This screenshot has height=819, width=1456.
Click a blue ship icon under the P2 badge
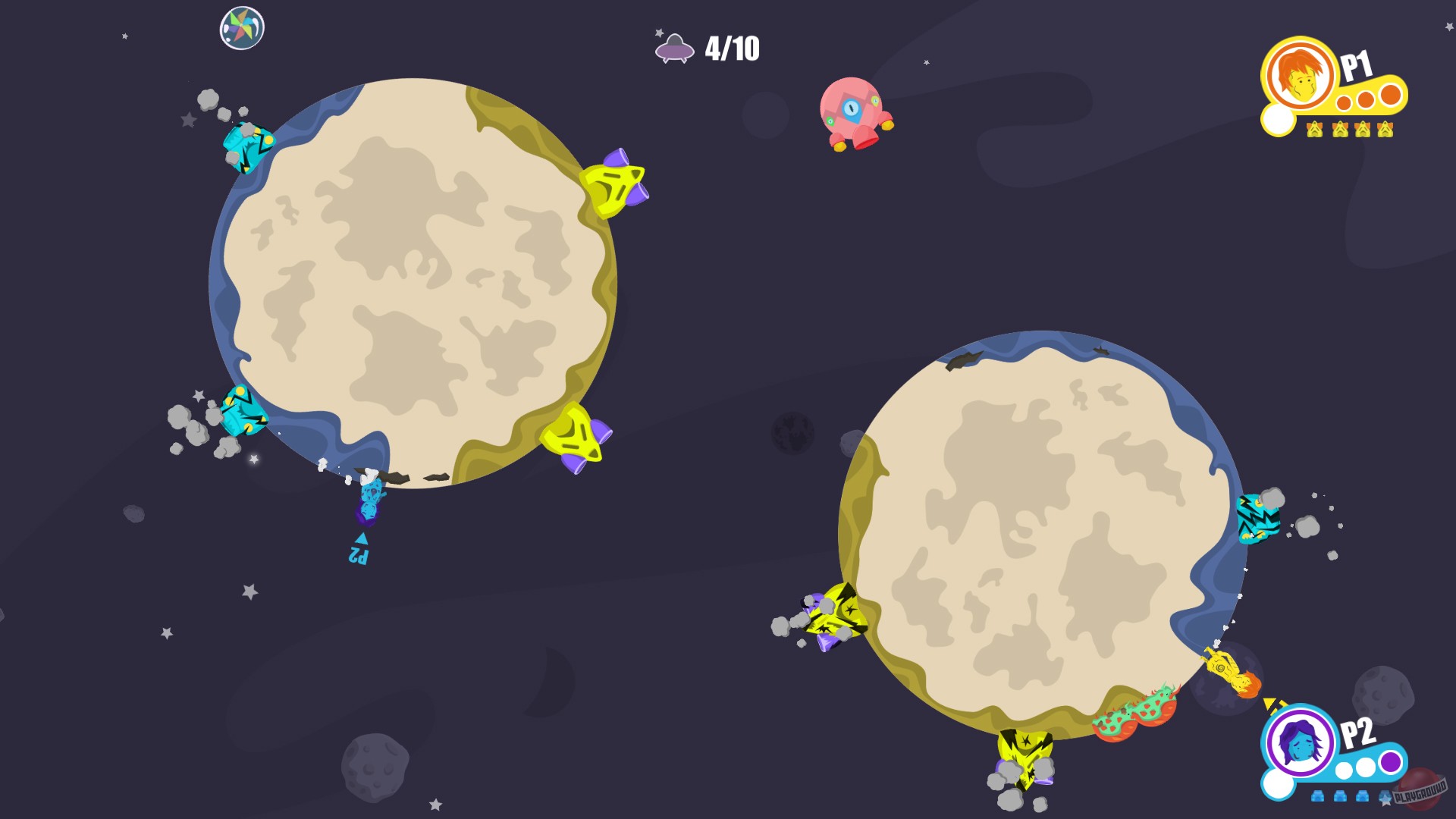(x=1317, y=796)
